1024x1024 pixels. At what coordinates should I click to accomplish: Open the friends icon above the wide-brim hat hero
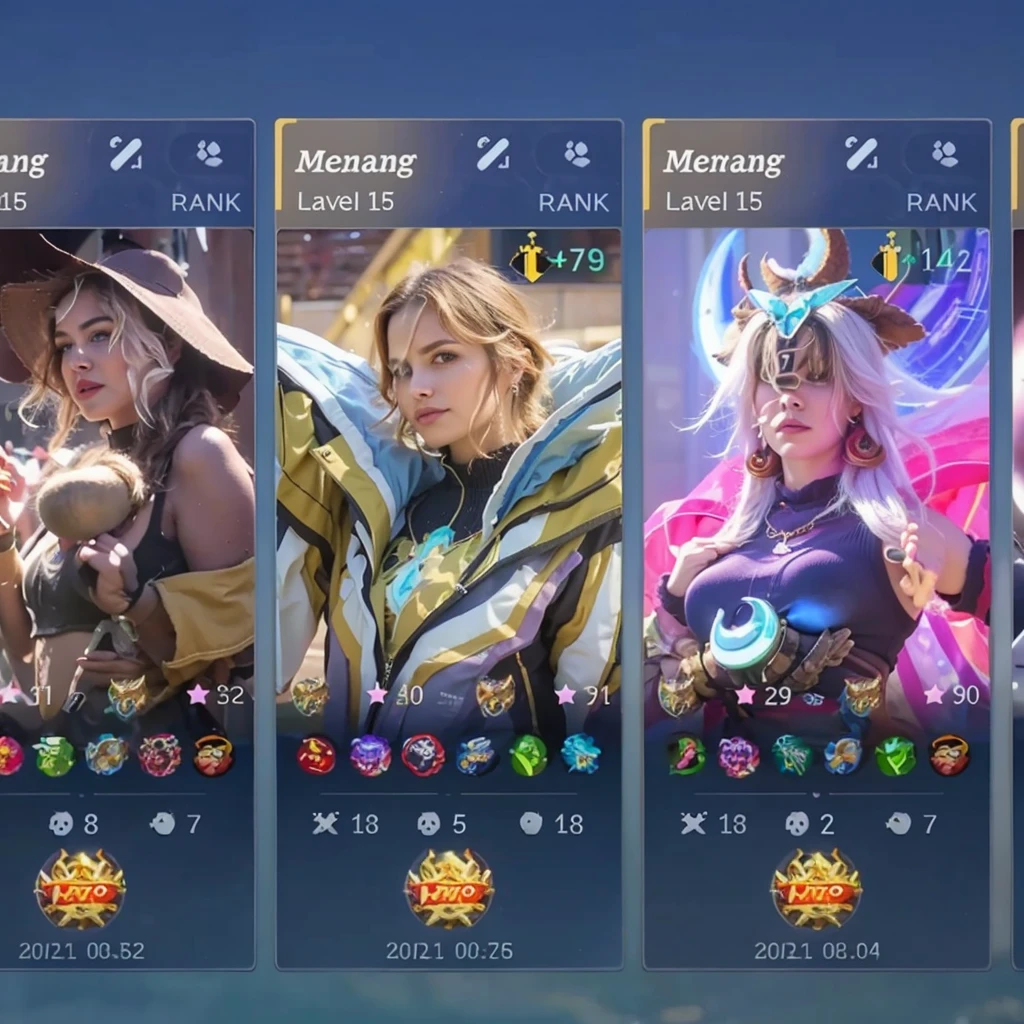pyautogui.click(x=208, y=154)
